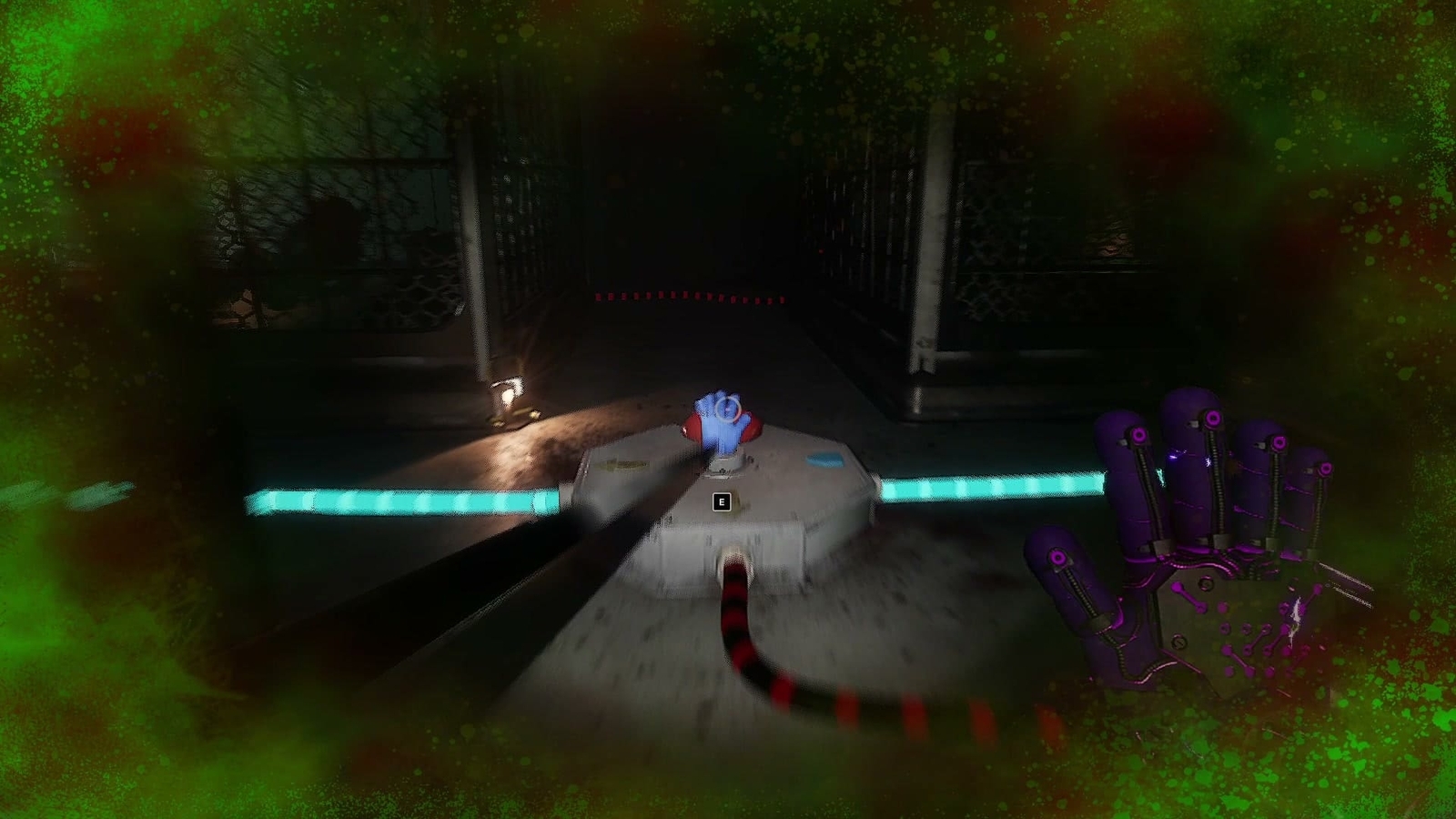This screenshot has width=1456, height=819.
Task: Click the glowing lantern on the floor
Action: point(510,398)
